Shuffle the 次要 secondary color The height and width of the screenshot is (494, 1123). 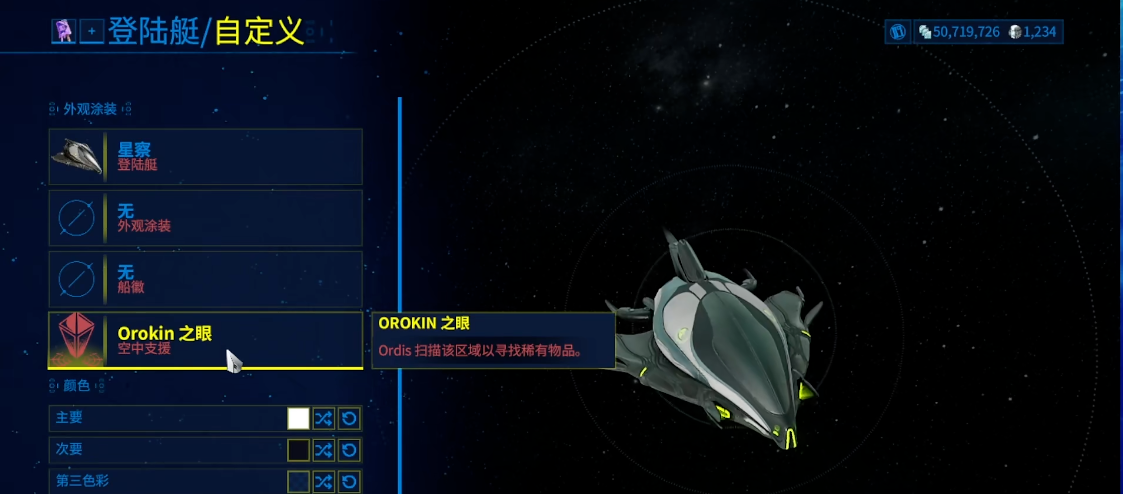324,450
